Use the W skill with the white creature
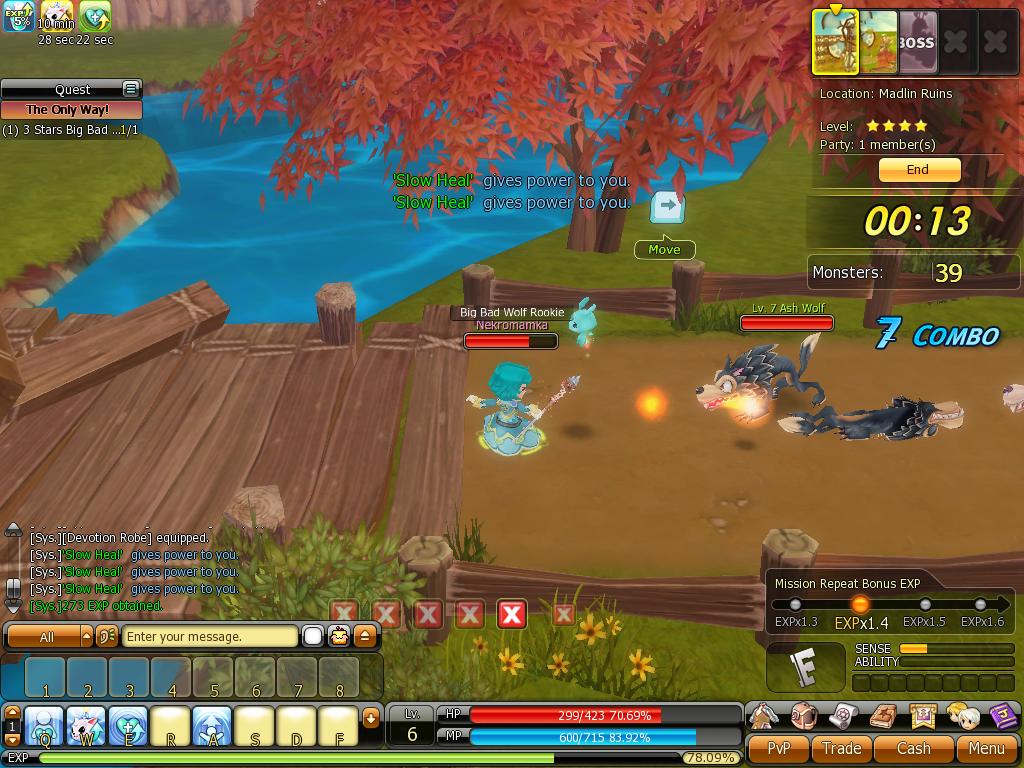 tap(86, 726)
